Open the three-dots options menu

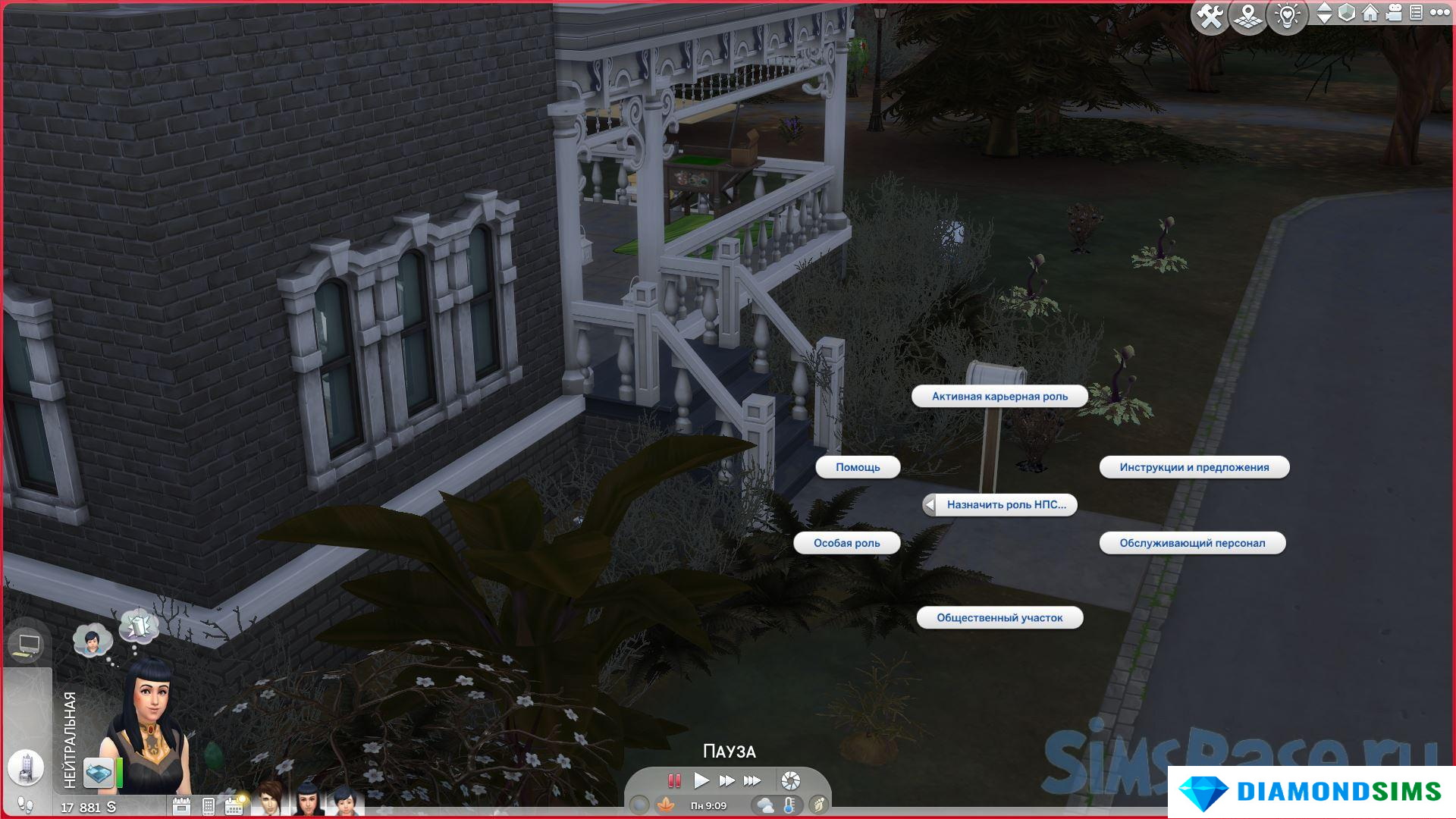click(x=1439, y=13)
